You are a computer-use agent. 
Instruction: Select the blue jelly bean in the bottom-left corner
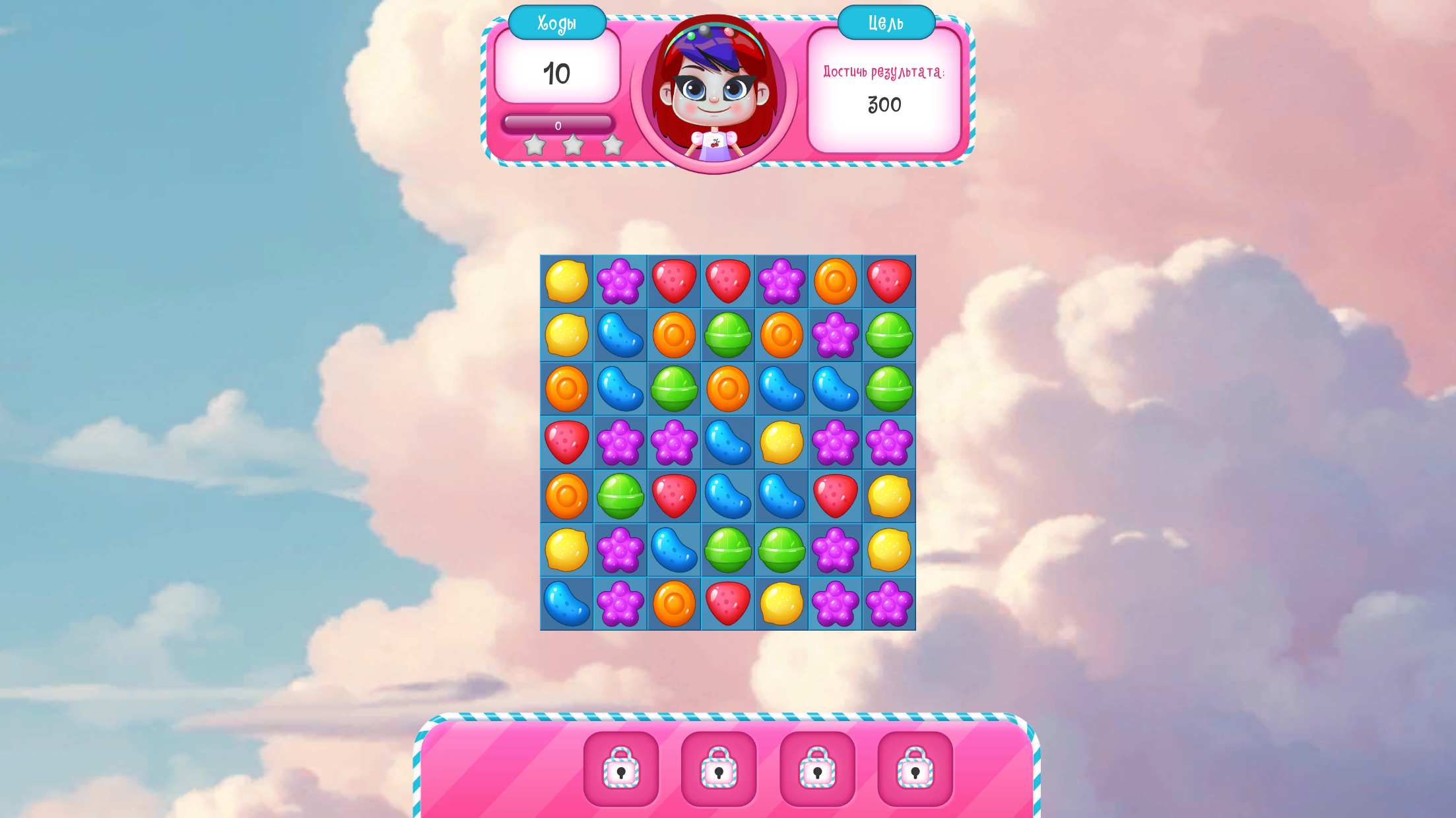pyautogui.click(x=566, y=604)
